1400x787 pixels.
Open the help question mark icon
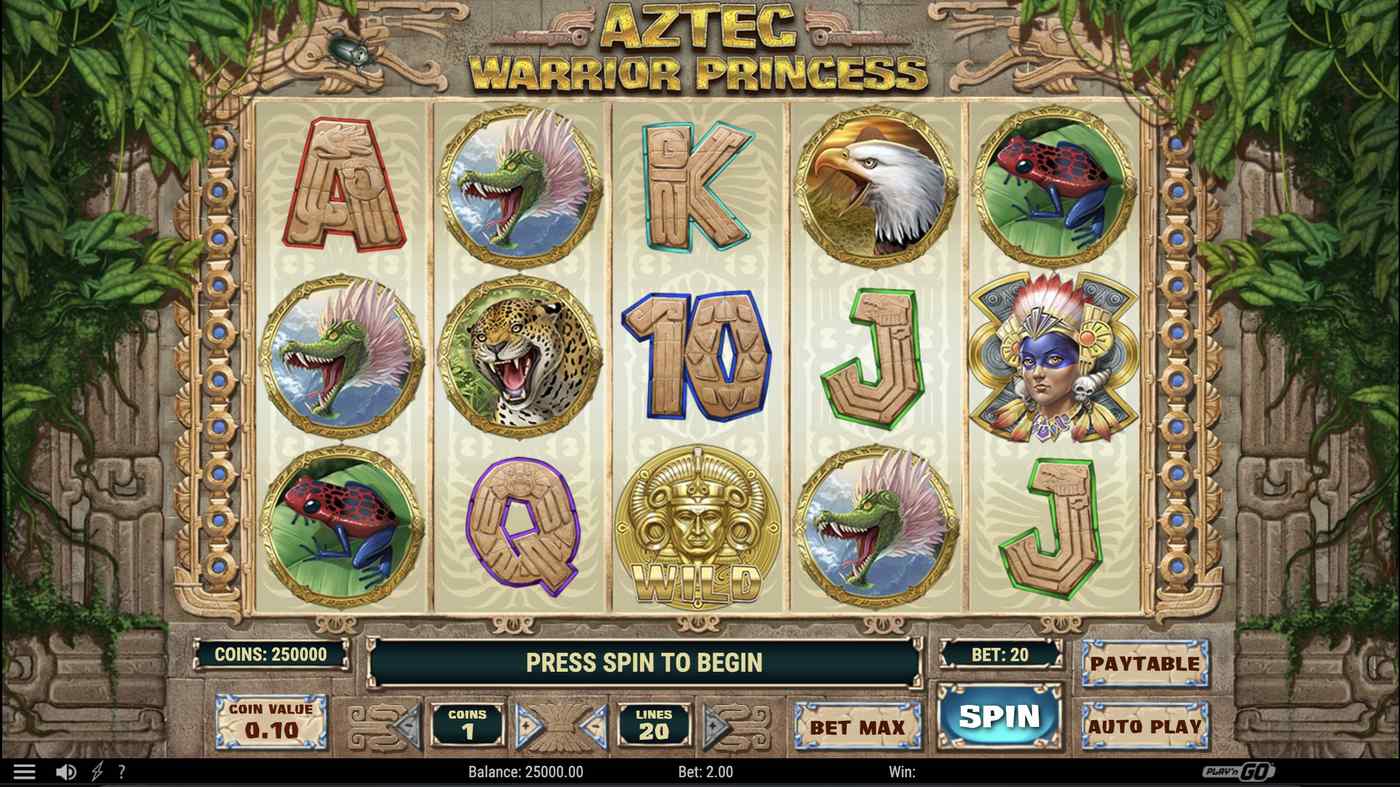(122, 771)
